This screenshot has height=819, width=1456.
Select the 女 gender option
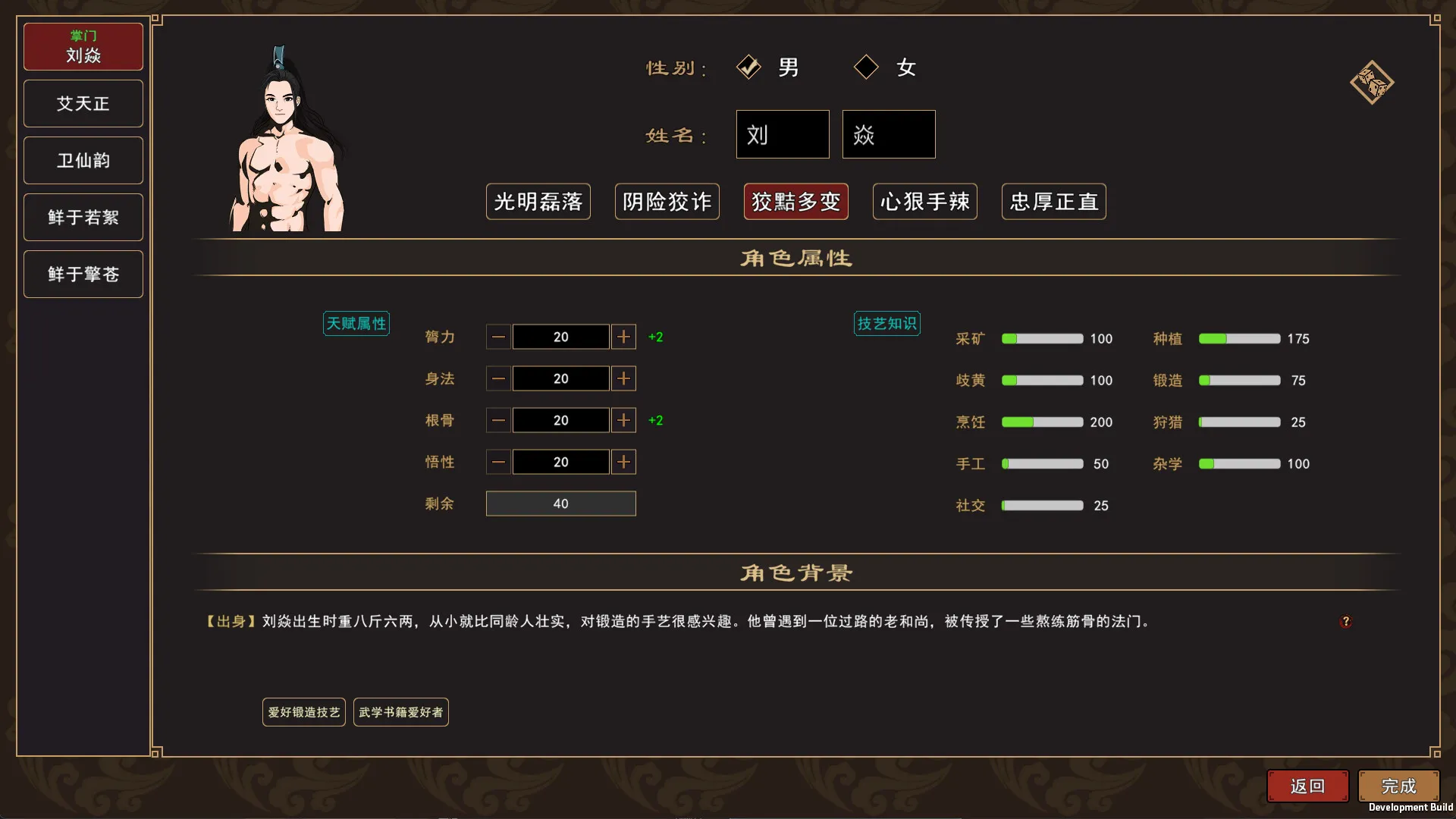pyautogui.click(x=866, y=67)
